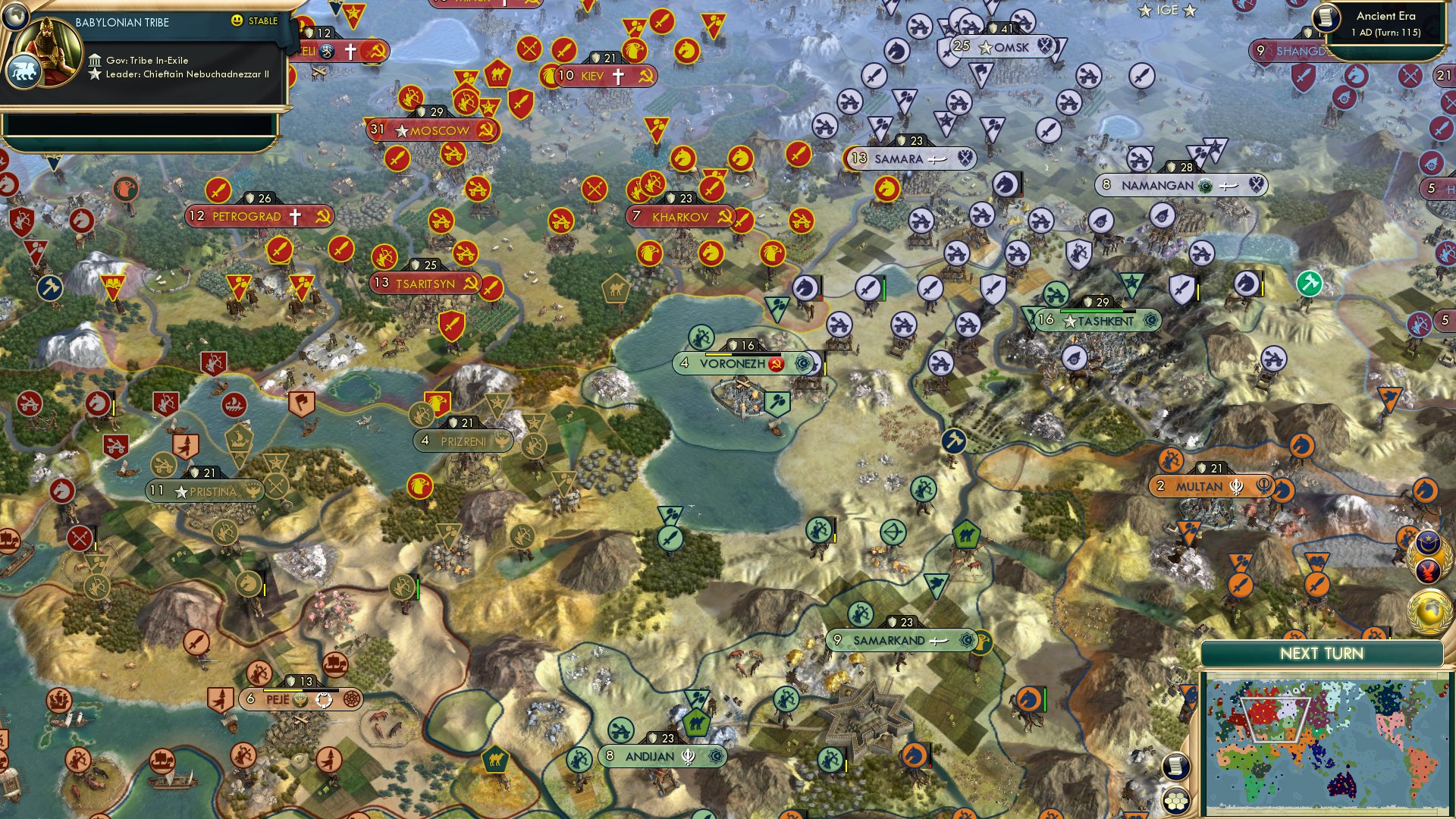Toggle the hex grid button by minimap
Viewport: 1456px width, 819px height.
(1176, 801)
